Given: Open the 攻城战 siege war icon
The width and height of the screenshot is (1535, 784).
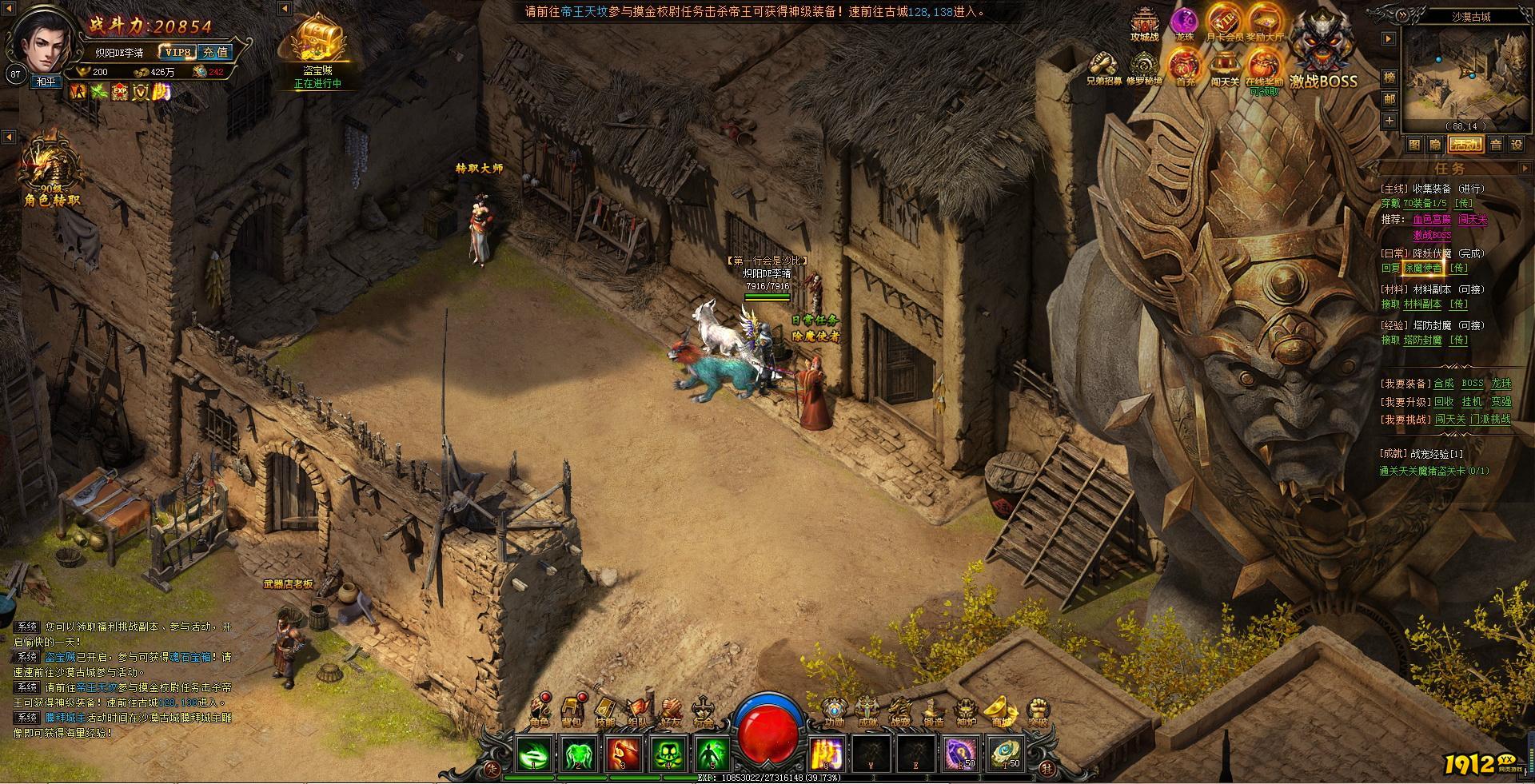Looking at the screenshot, I should pyautogui.click(x=1145, y=26).
